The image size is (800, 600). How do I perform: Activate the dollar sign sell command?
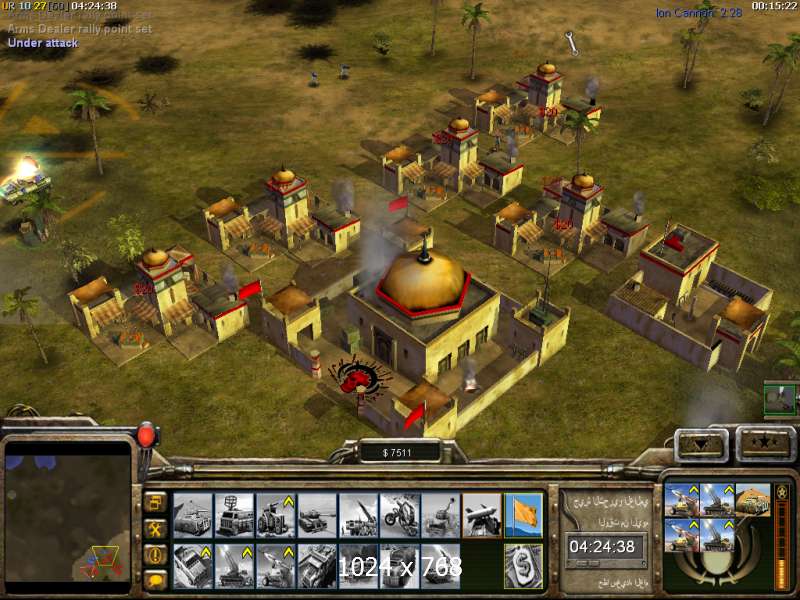coord(523,565)
